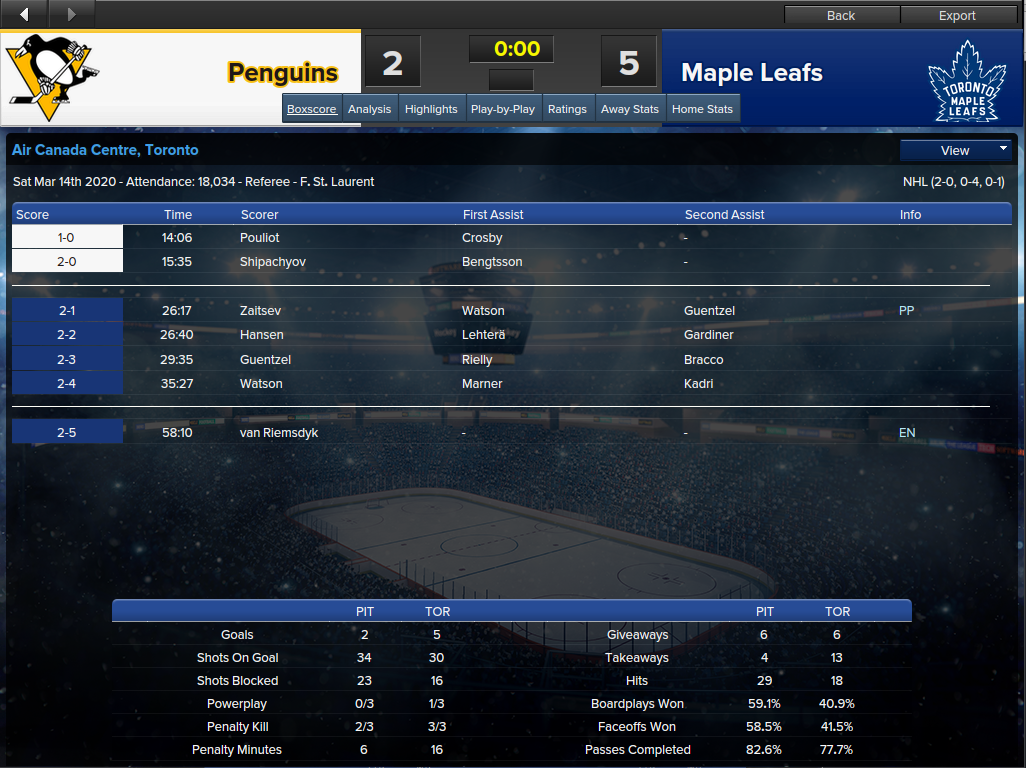Screen dimensions: 1026x768
Task: Click the Toronto Maple Leafs logo
Action: click(x=964, y=80)
